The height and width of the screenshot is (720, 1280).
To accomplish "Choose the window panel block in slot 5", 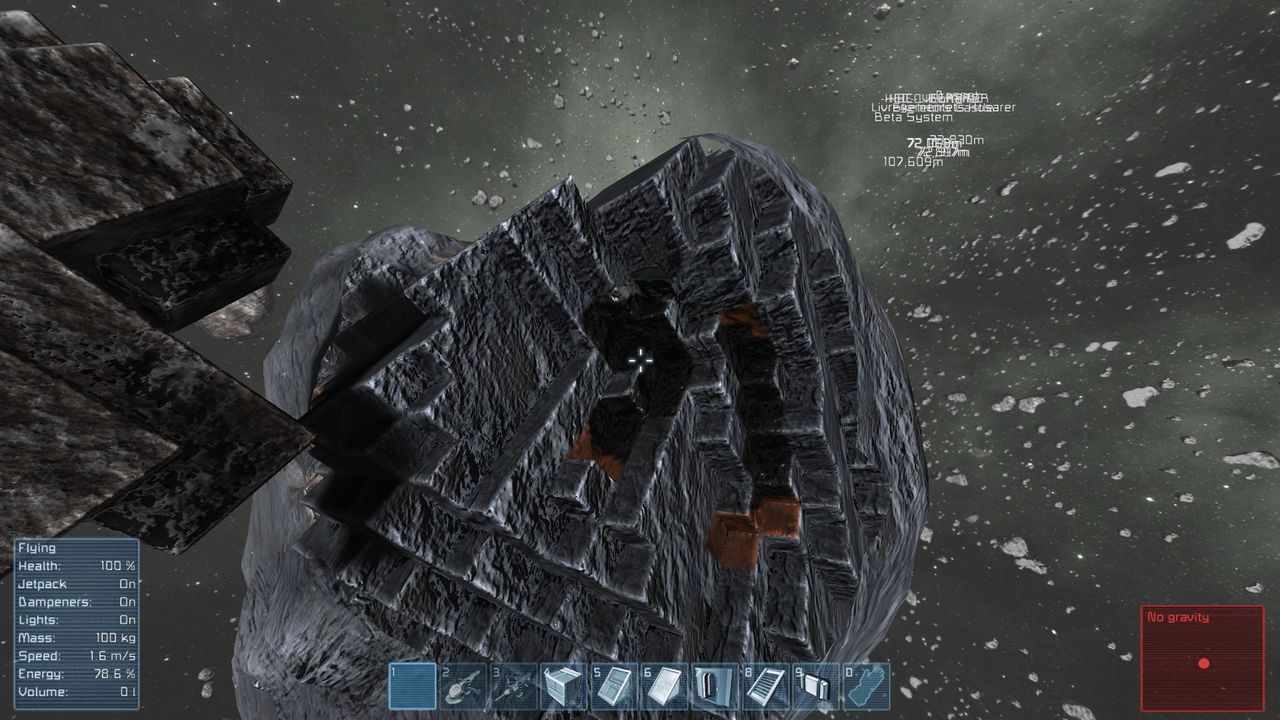I will click(x=614, y=686).
